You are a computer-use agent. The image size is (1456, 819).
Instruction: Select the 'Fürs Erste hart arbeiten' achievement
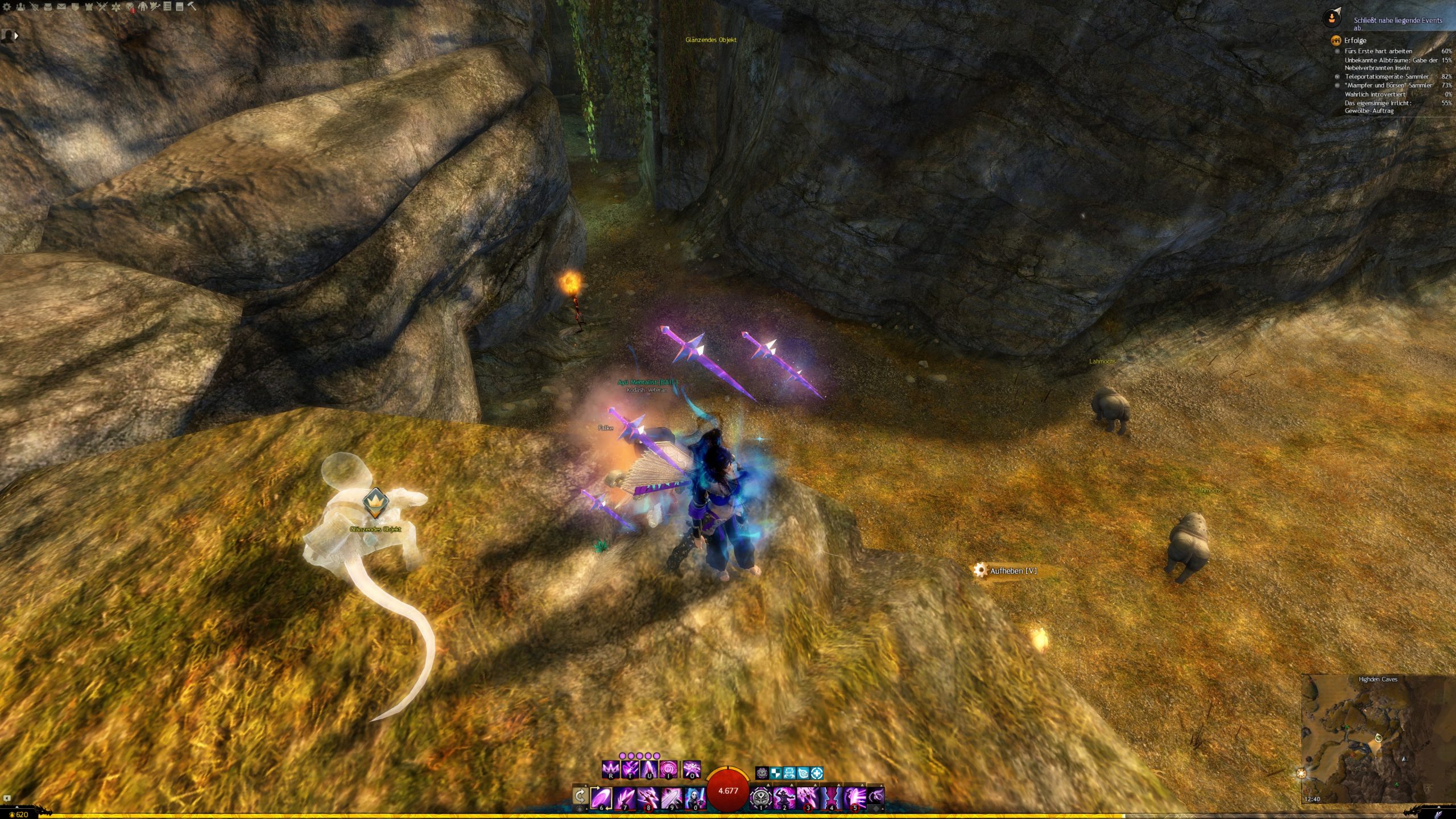tap(1378, 51)
